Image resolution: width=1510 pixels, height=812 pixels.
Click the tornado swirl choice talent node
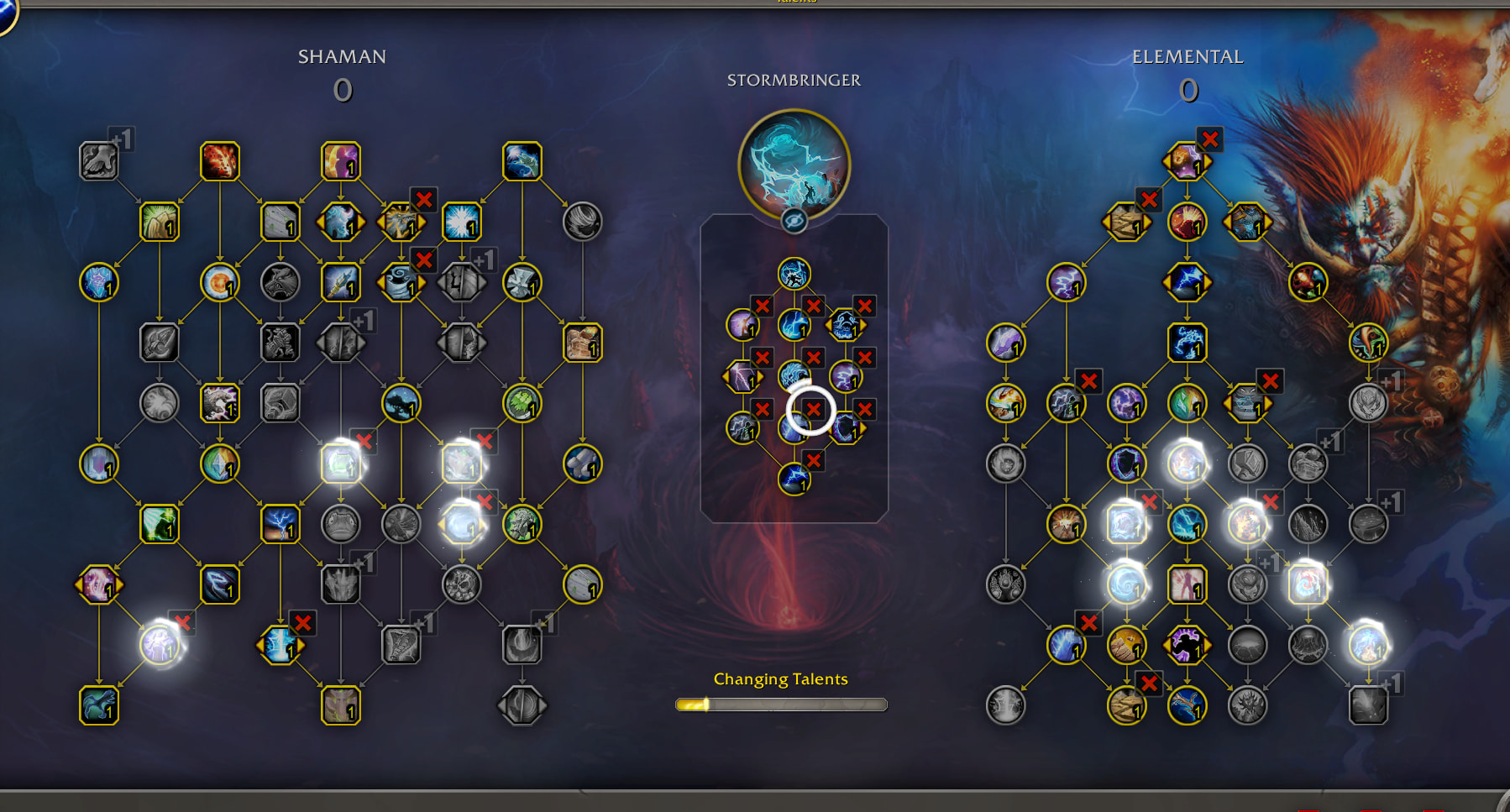[x=401, y=283]
